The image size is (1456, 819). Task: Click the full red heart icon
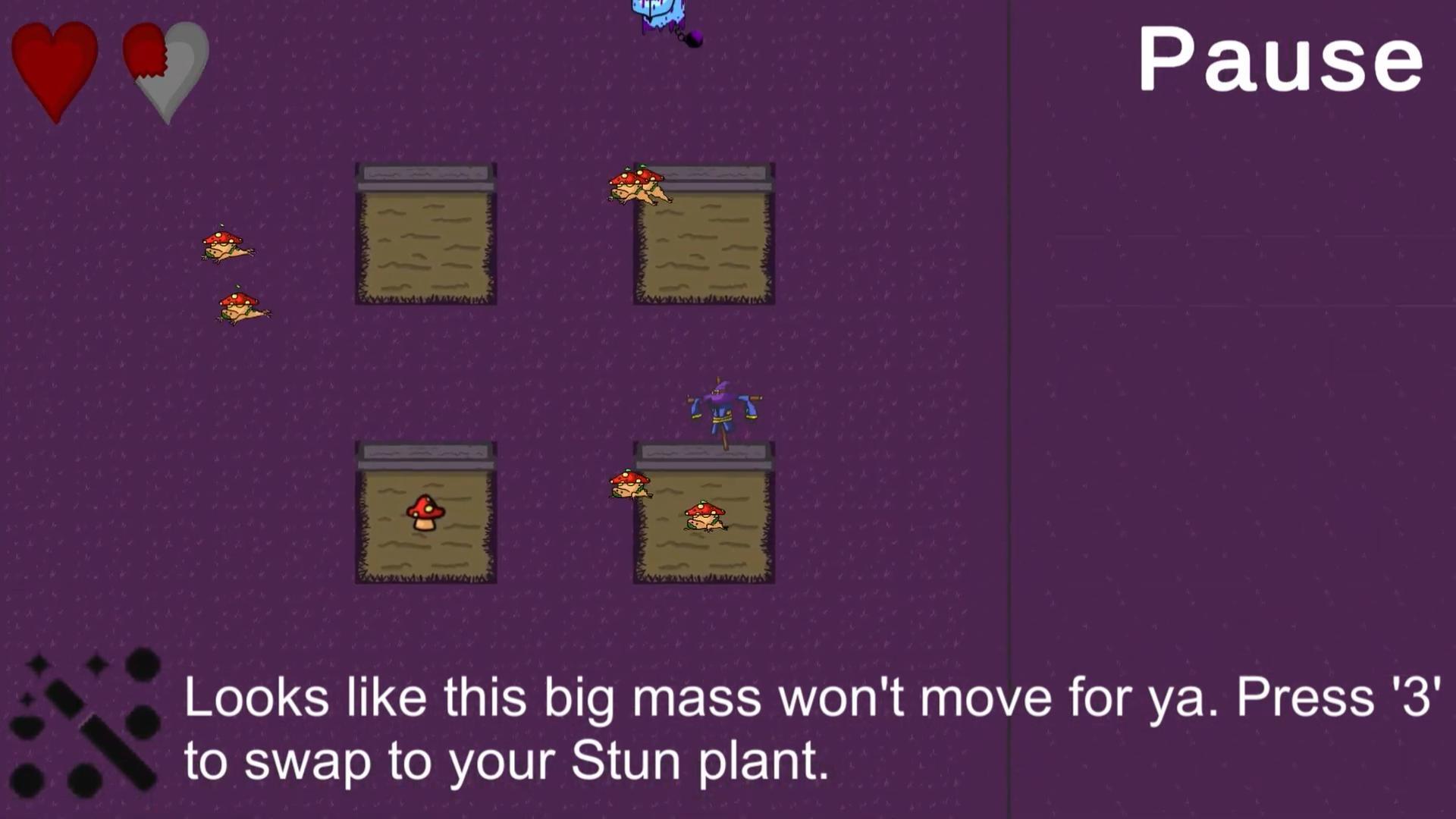54,68
